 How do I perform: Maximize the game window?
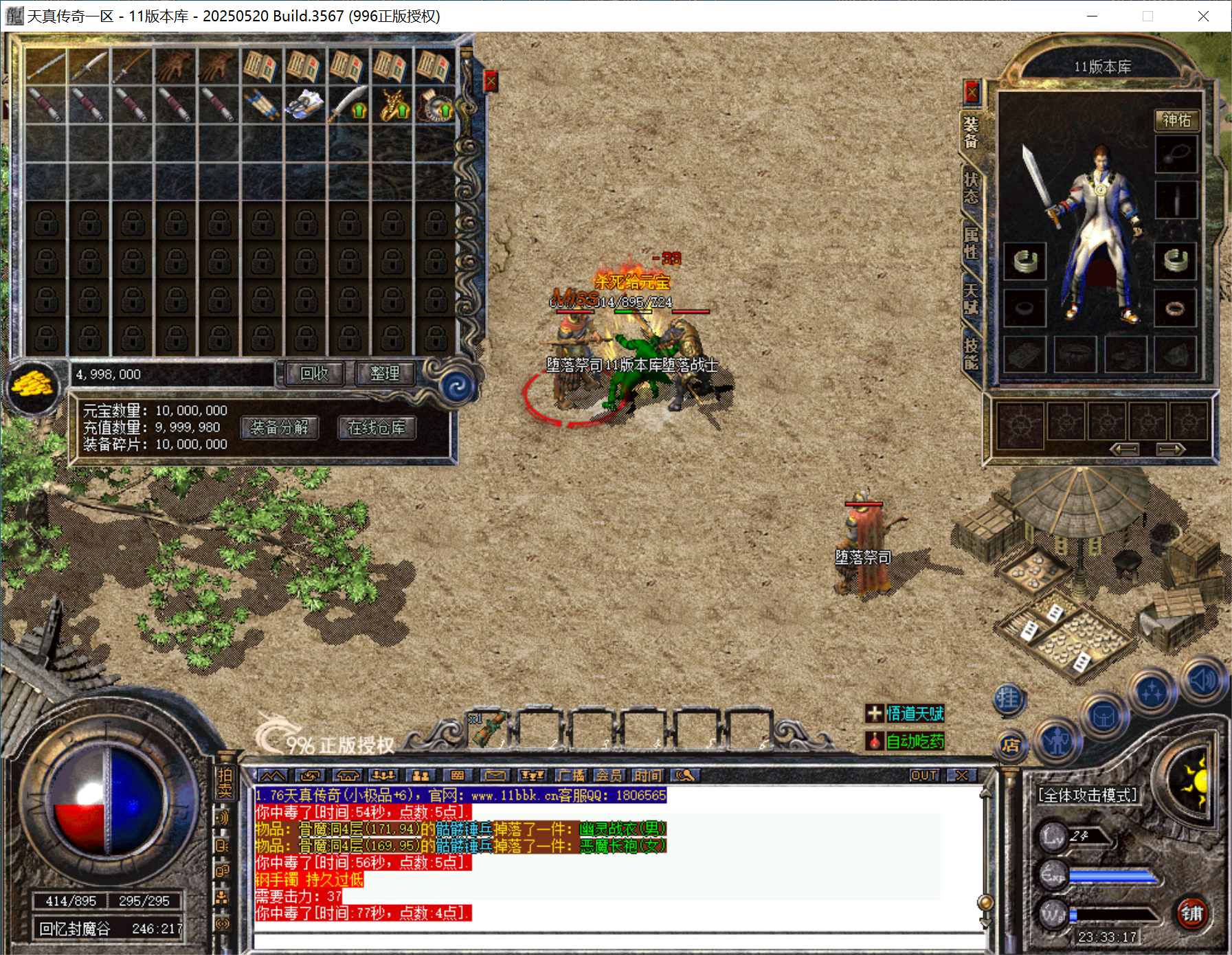pos(1147,16)
